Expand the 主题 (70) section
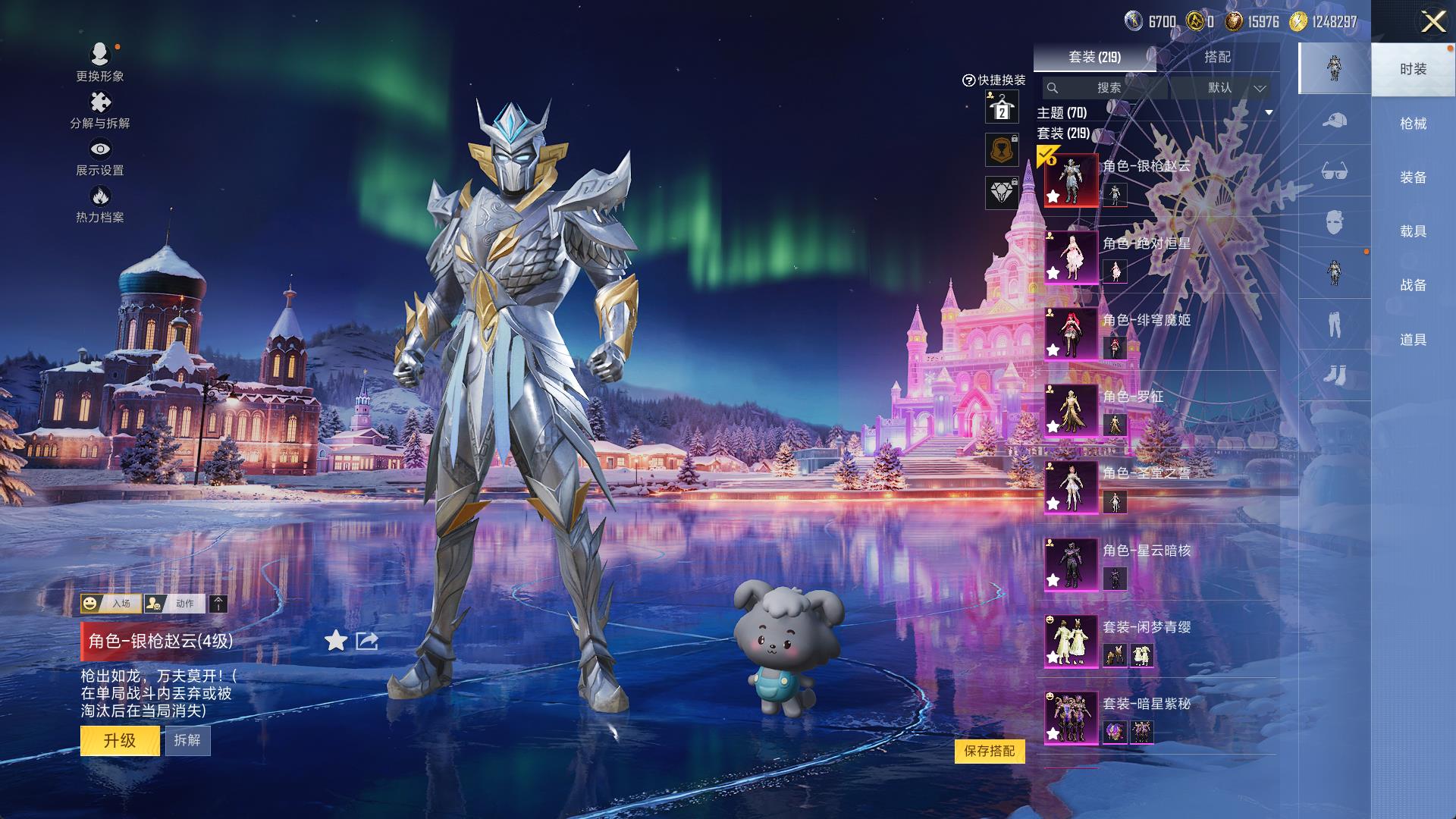This screenshot has width=1456, height=819. (x=1268, y=113)
